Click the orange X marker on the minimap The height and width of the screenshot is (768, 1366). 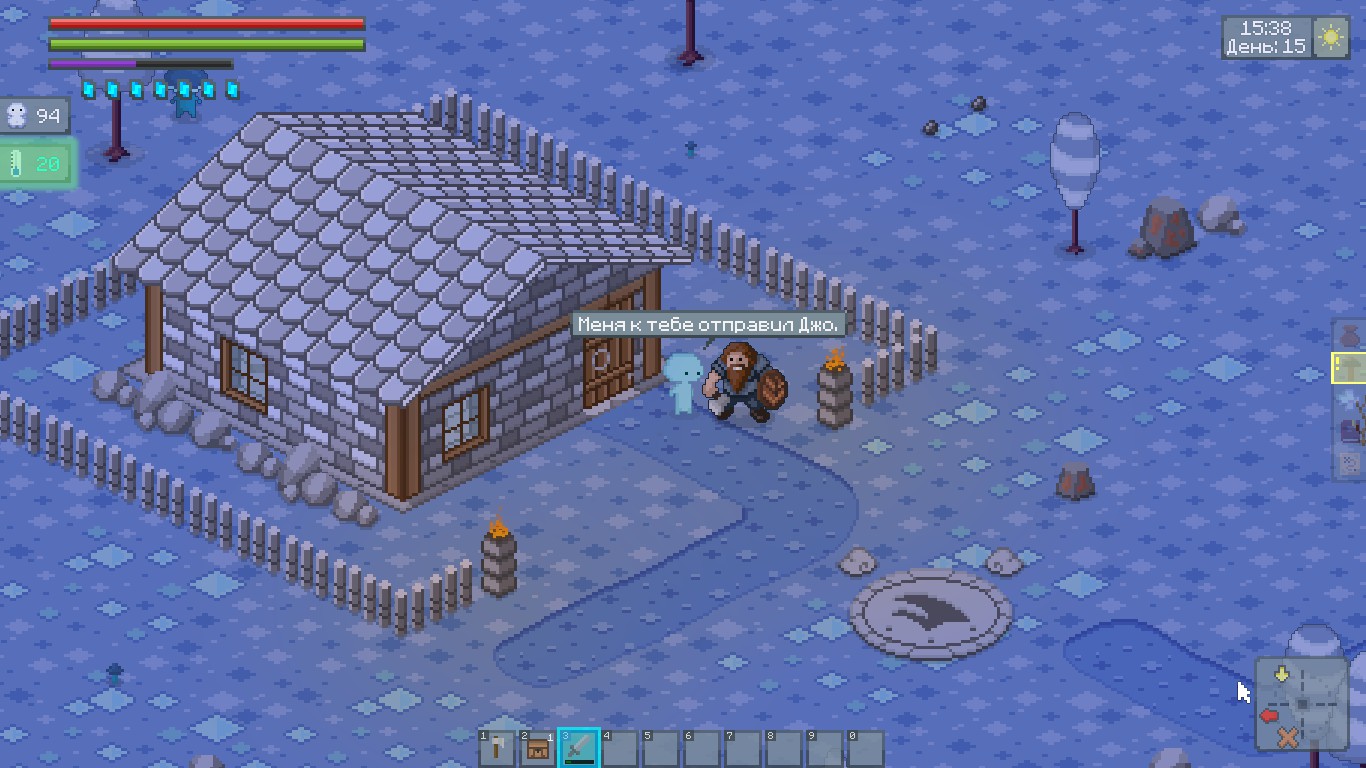(1288, 737)
